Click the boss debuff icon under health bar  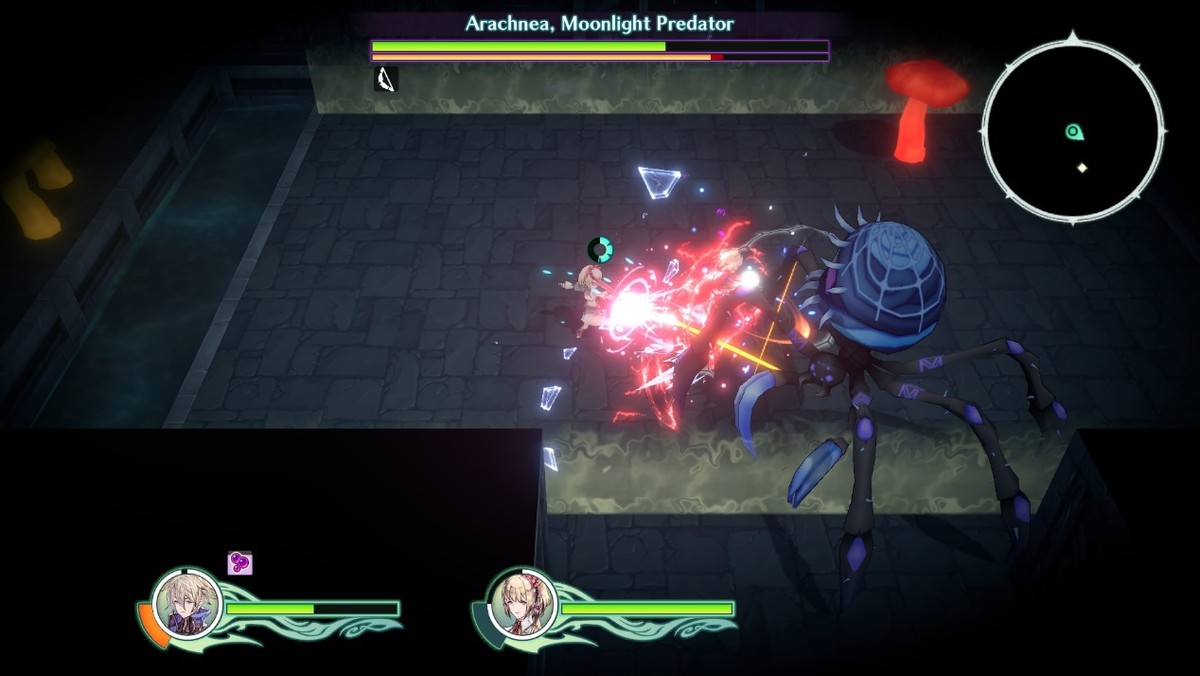tap(386, 79)
